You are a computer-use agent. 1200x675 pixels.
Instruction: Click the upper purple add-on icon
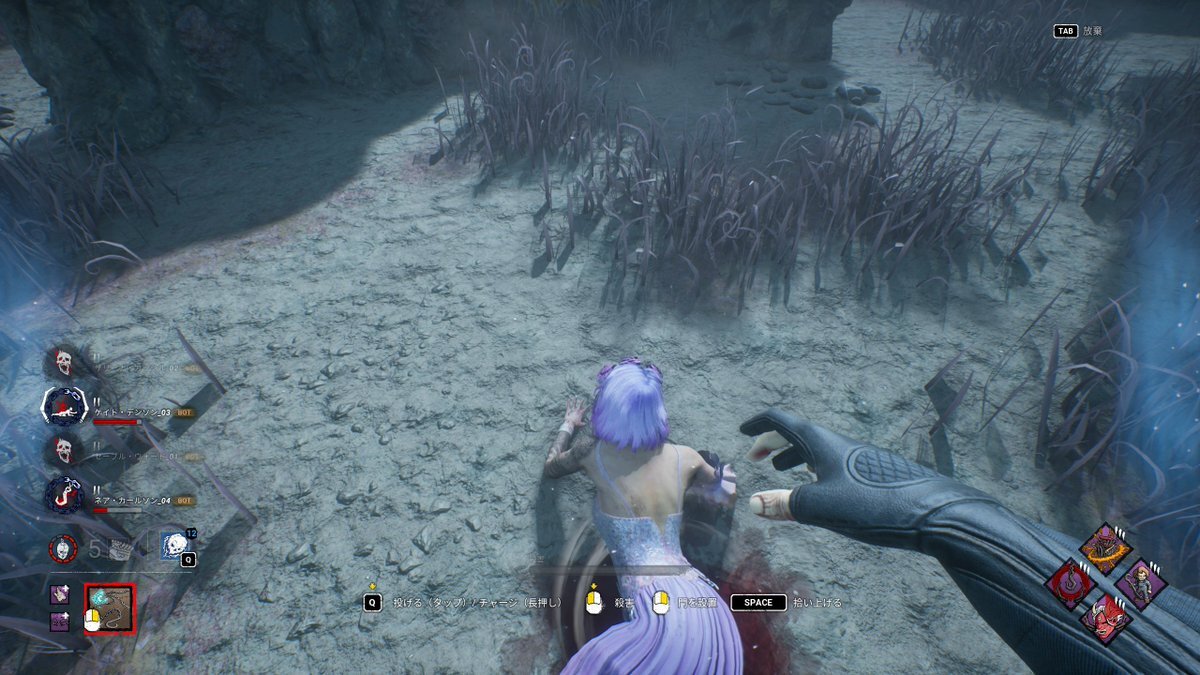pyautogui.click(x=60, y=595)
